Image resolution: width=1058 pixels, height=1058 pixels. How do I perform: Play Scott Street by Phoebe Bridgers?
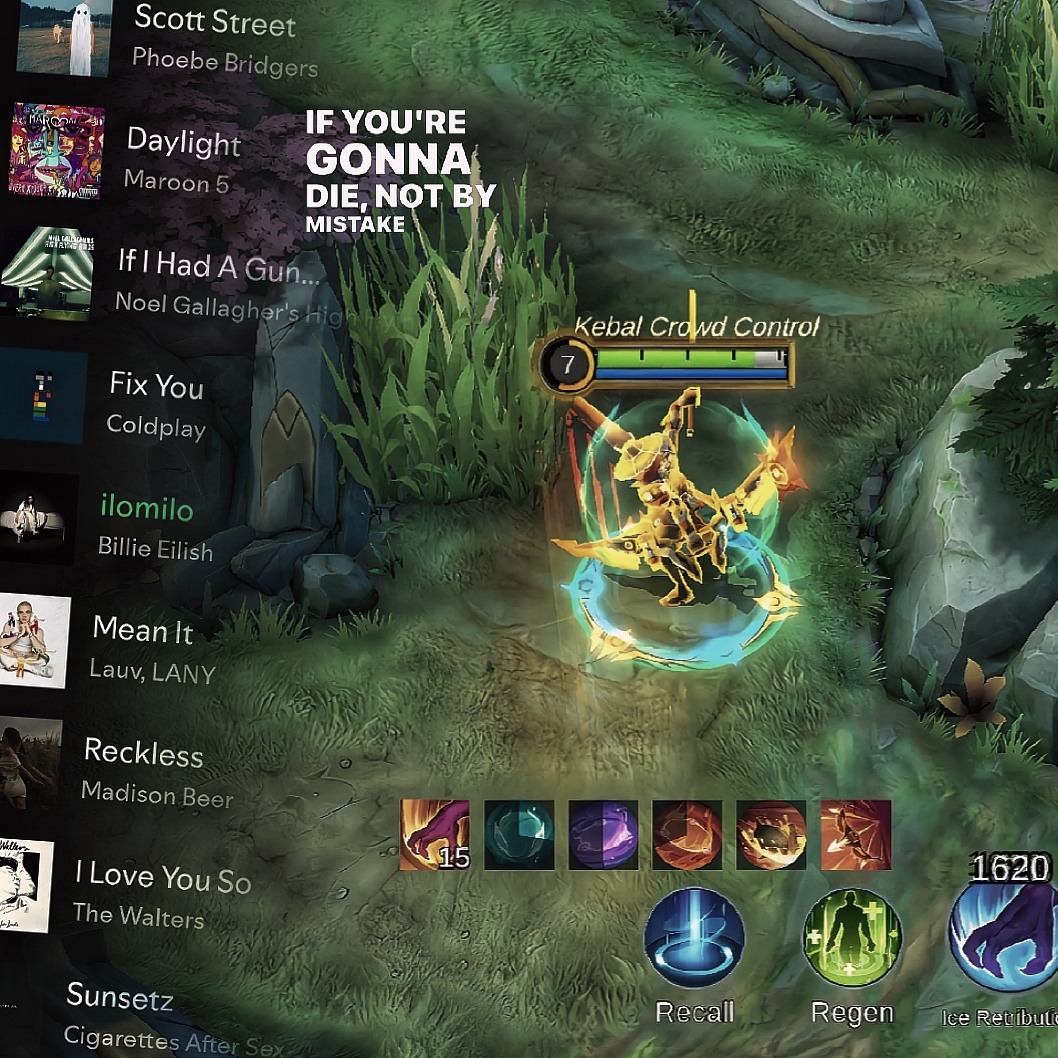214,38
